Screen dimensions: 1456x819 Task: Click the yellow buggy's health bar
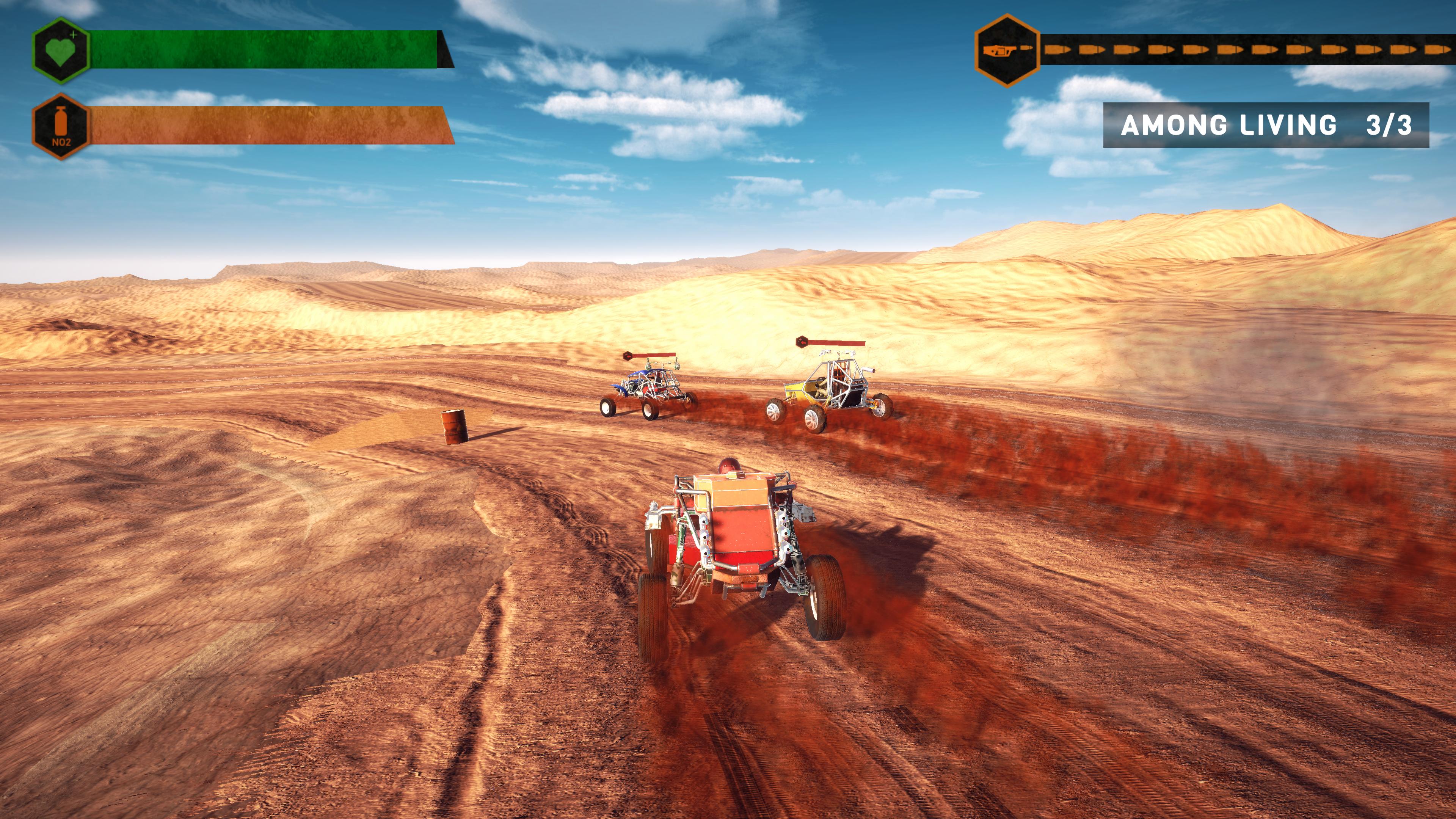(836, 342)
